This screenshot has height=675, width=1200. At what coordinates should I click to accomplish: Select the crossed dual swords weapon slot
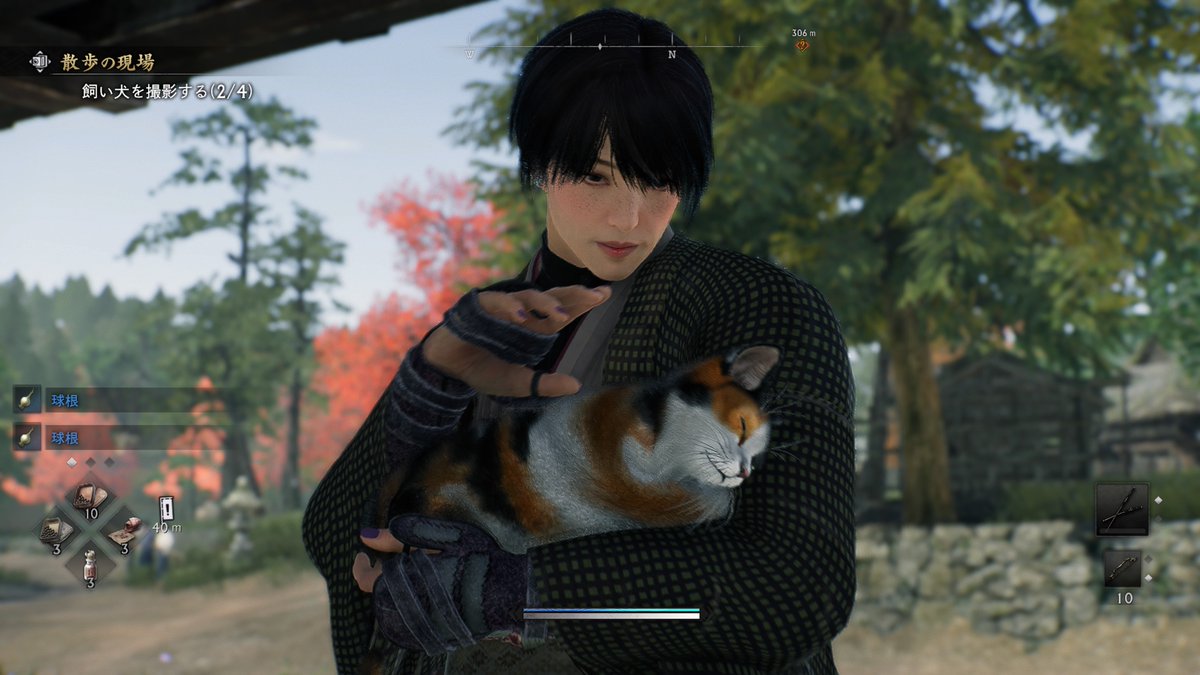pos(1122,509)
